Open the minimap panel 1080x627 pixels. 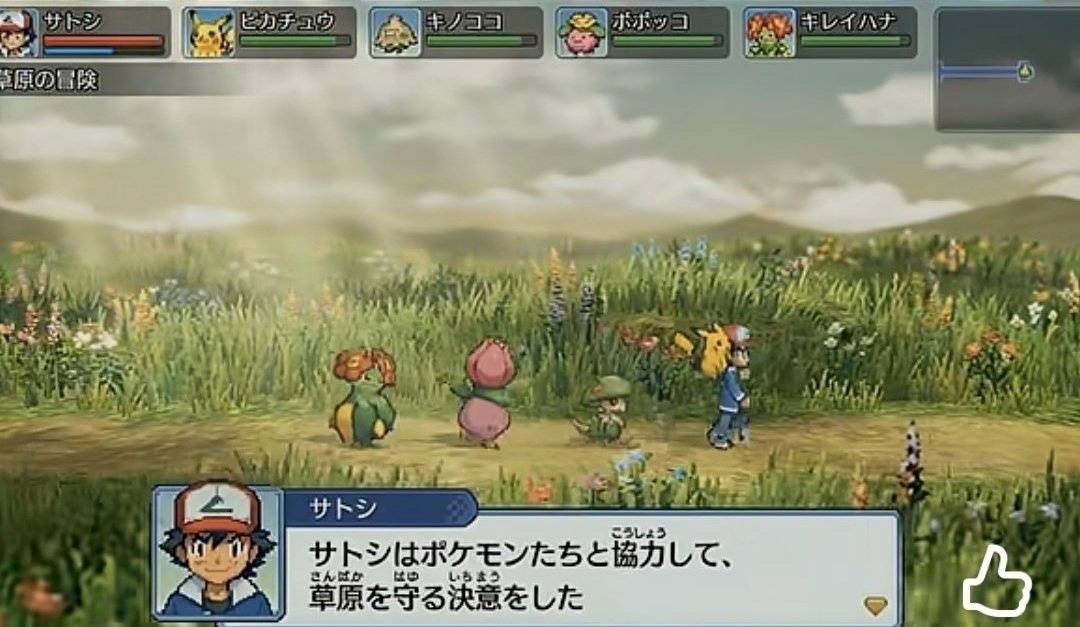point(1006,70)
